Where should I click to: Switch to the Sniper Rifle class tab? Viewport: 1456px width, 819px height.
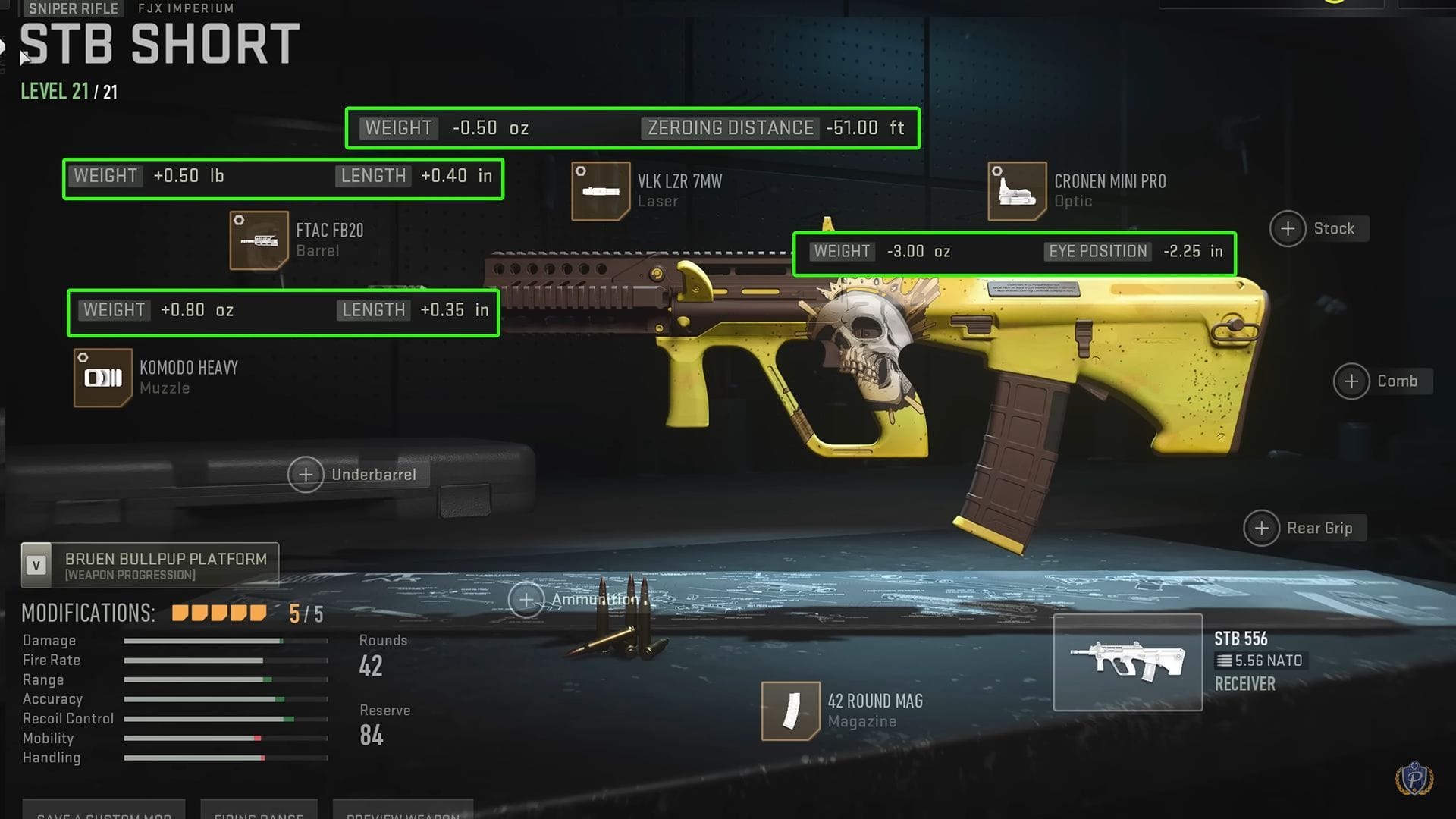(x=72, y=9)
